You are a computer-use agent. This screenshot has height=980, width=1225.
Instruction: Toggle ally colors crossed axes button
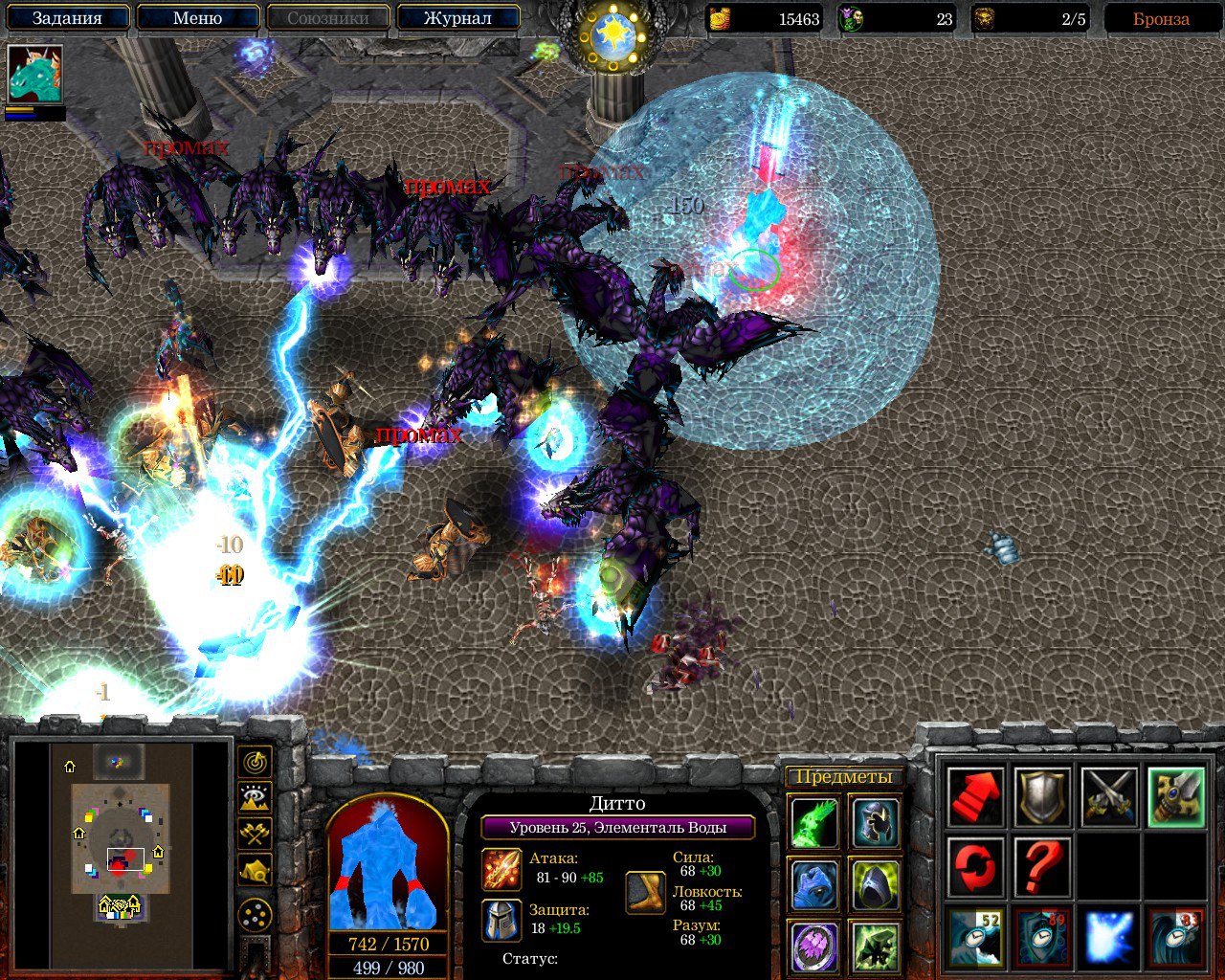[x=255, y=834]
